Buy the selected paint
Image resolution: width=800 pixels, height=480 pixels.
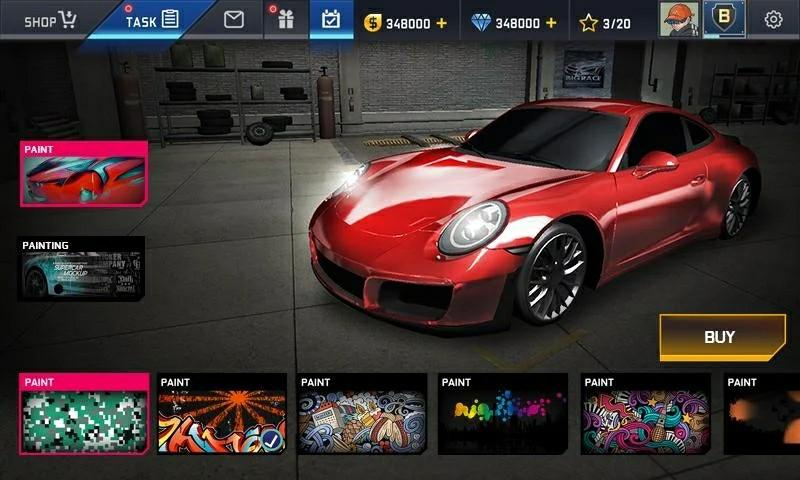(721, 337)
